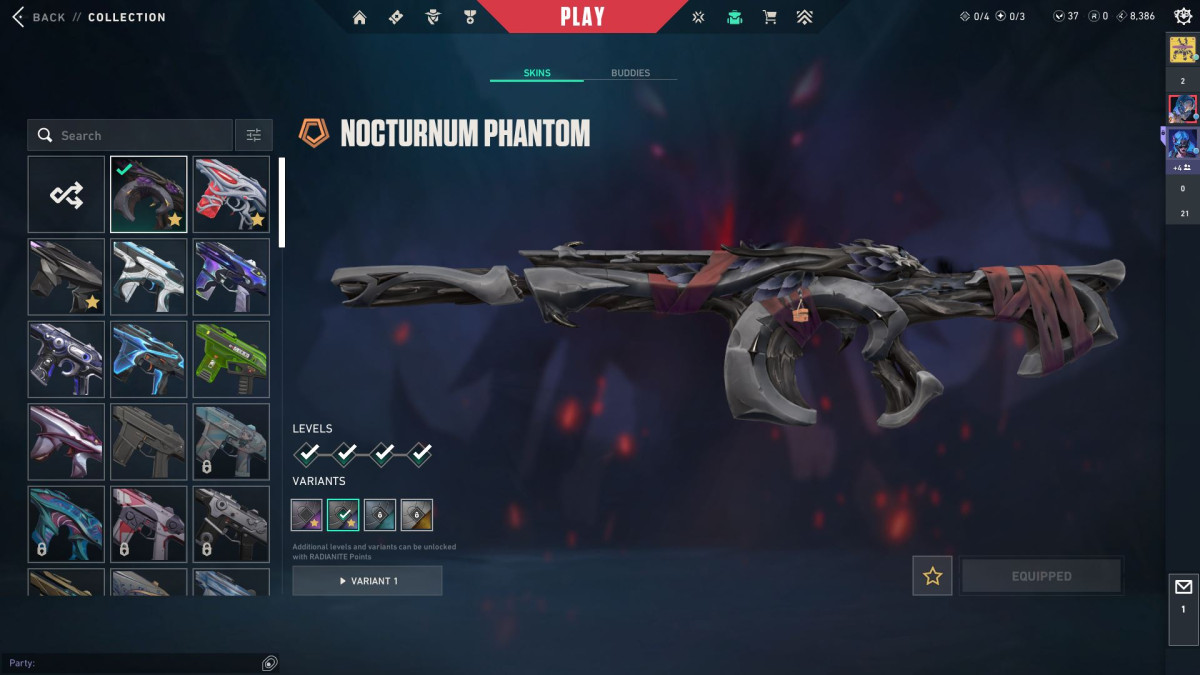Favorite this skin with the star button
Screen dimensions: 1200x675
coord(932,576)
